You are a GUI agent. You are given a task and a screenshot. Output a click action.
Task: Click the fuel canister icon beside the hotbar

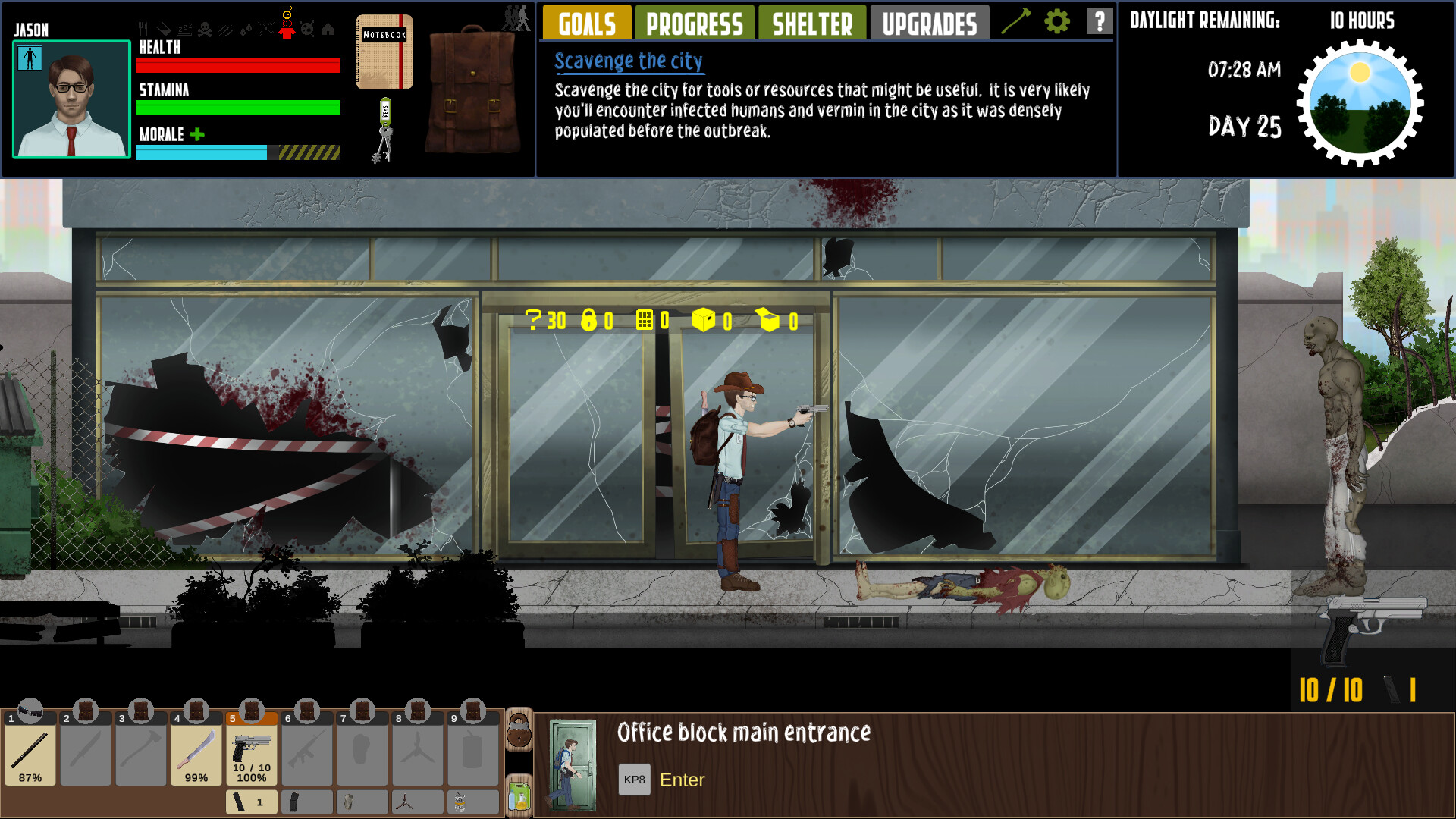[519, 795]
